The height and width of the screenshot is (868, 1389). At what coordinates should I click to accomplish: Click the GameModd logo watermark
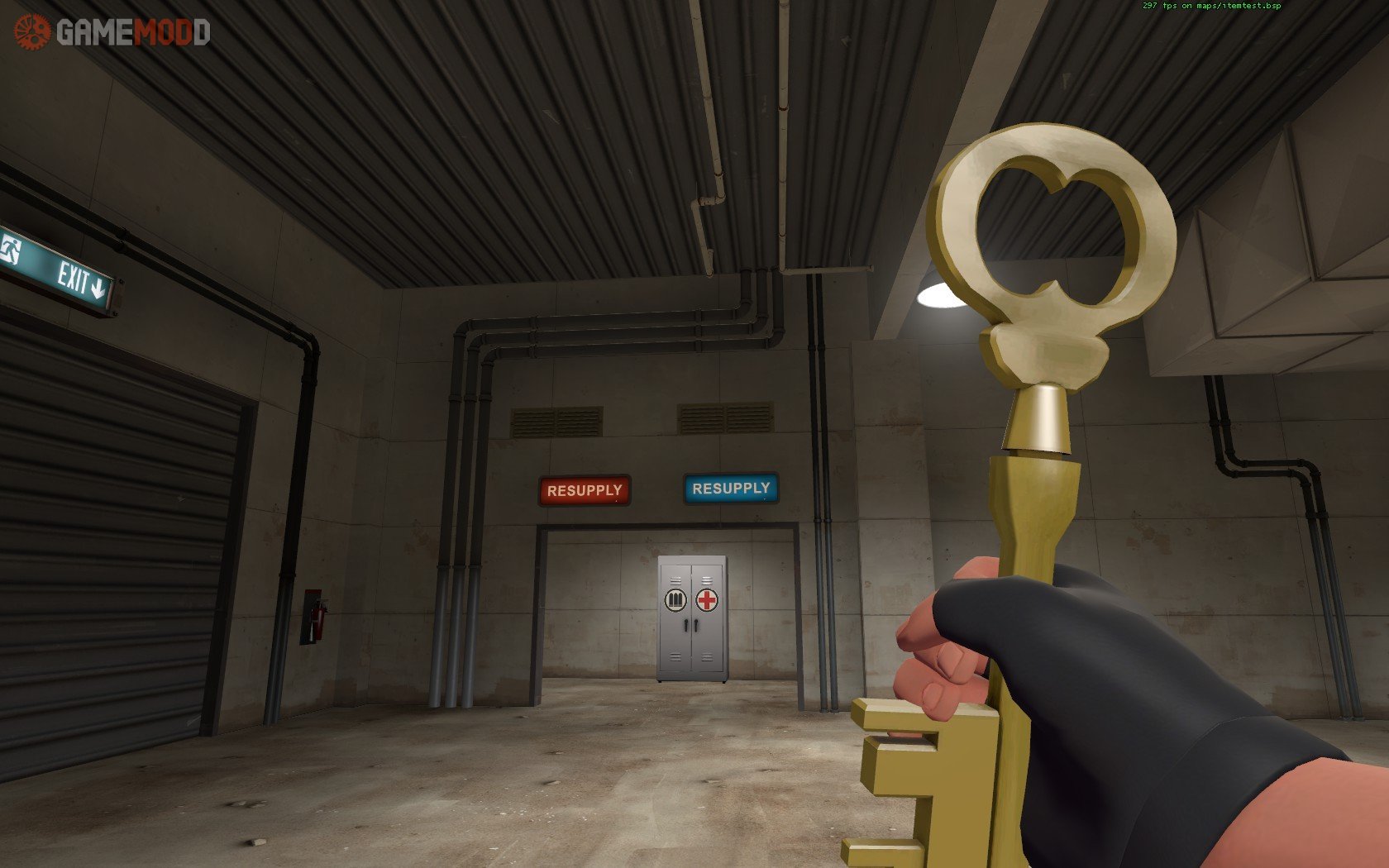point(112,32)
